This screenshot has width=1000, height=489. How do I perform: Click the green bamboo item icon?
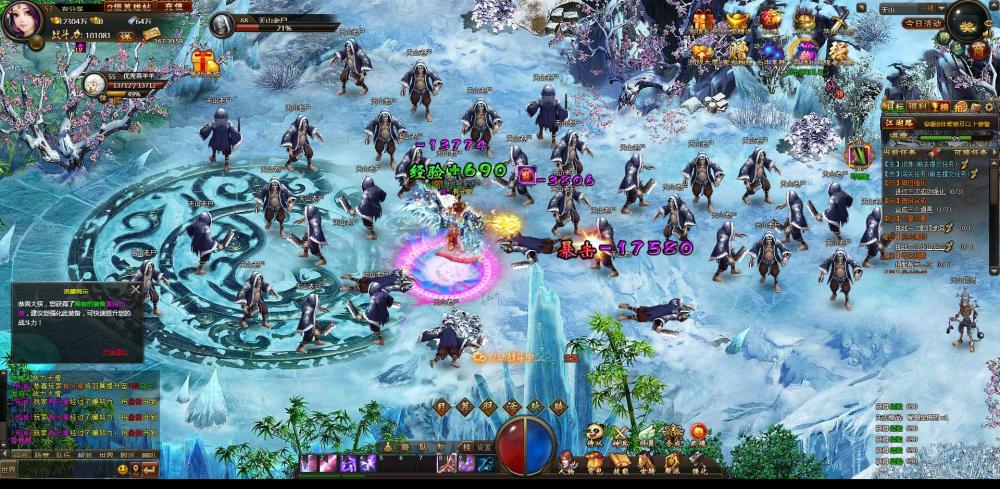tap(859, 156)
